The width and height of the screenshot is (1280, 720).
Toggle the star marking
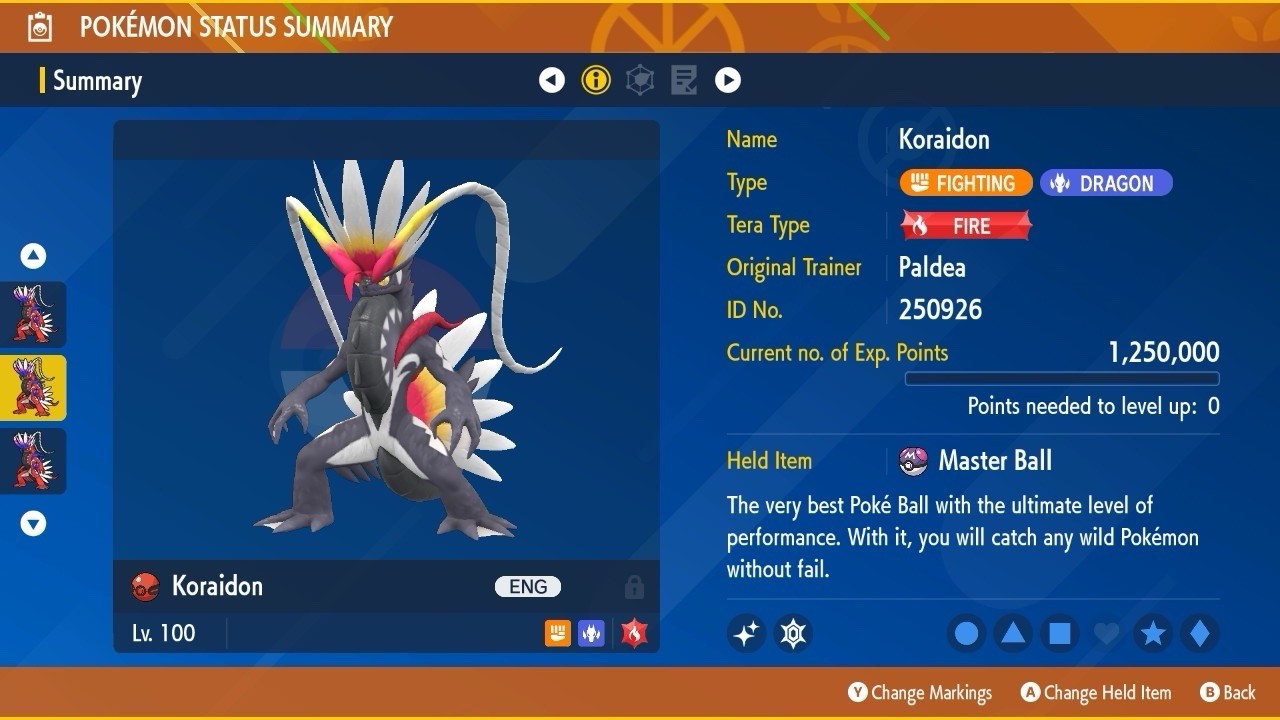(1153, 633)
